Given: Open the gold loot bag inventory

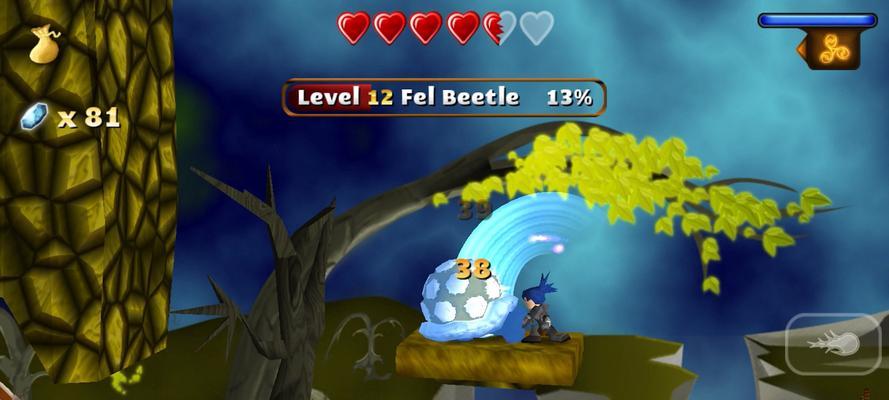Looking at the screenshot, I should pyautogui.click(x=44, y=45).
